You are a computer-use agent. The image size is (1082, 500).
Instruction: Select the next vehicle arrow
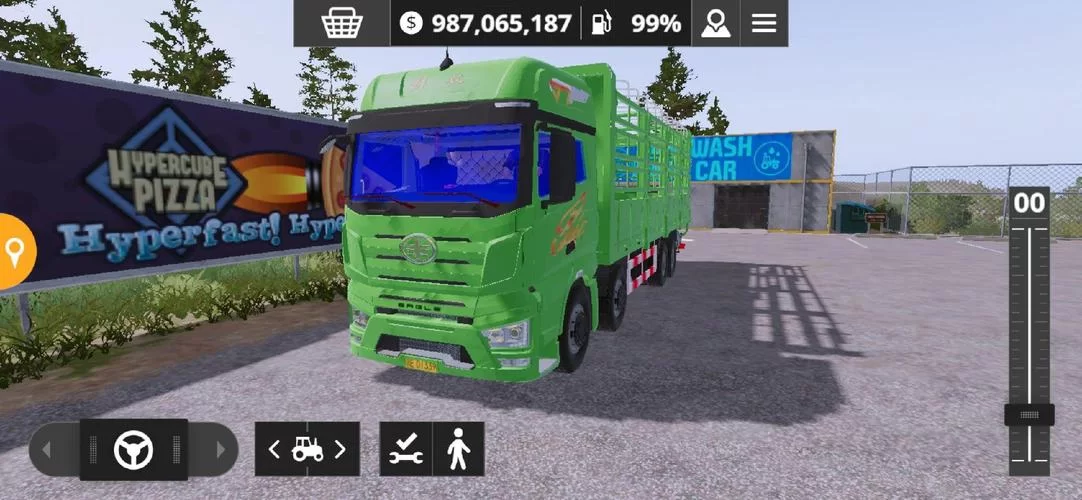tap(340, 449)
